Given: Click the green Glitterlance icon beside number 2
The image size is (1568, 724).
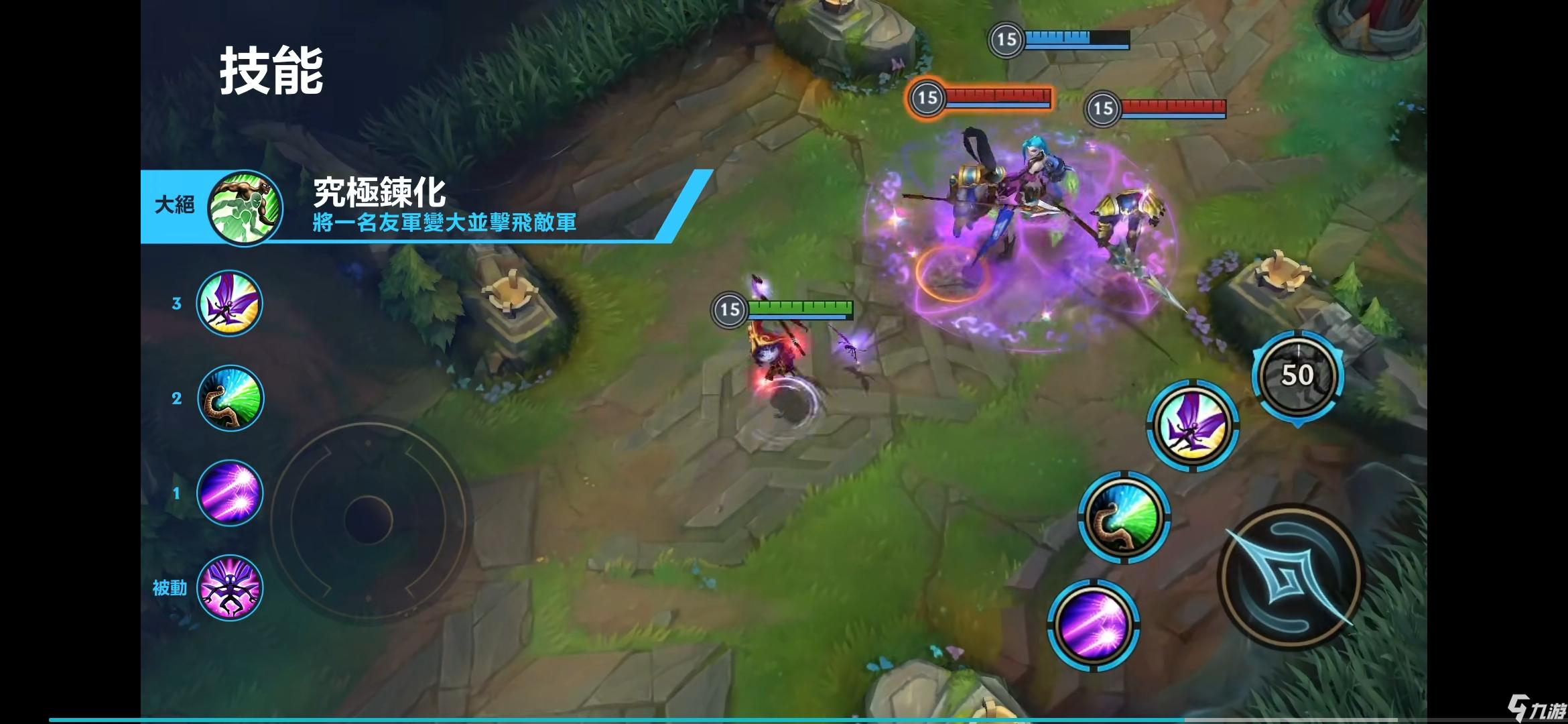Looking at the screenshot, I should pos(230,398).
